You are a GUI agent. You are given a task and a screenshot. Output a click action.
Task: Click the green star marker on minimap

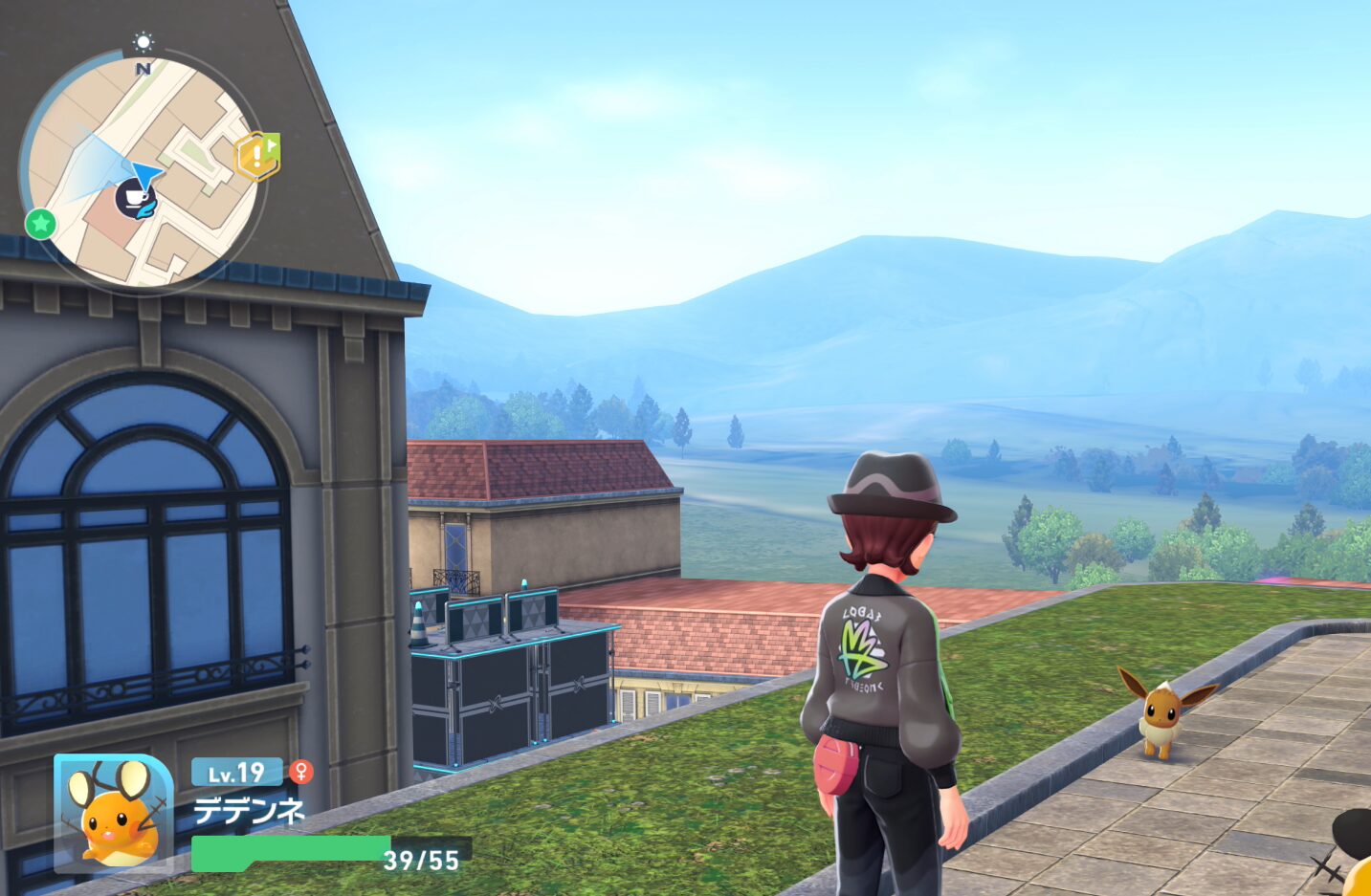(x=40, y=224)
